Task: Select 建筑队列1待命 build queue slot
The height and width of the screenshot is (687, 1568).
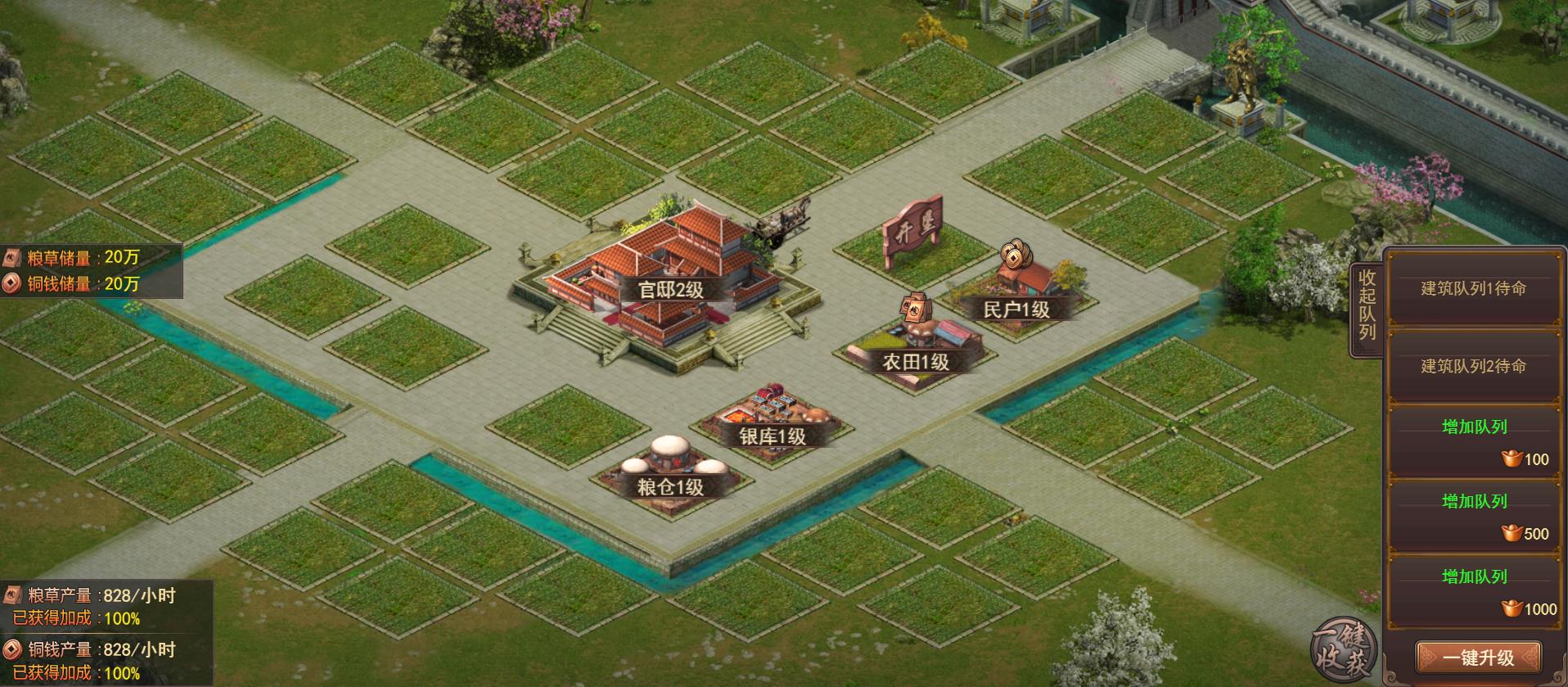Action: tap(1473, 289)
